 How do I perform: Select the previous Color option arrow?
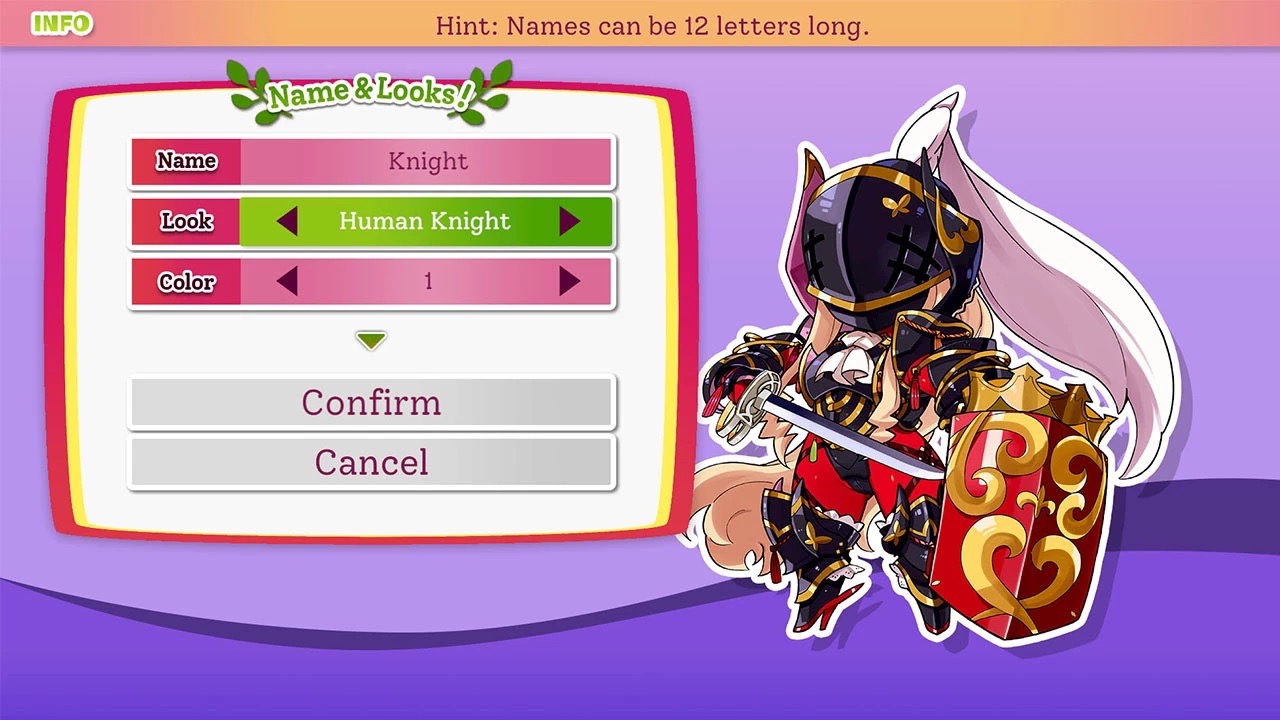[287, 282]
